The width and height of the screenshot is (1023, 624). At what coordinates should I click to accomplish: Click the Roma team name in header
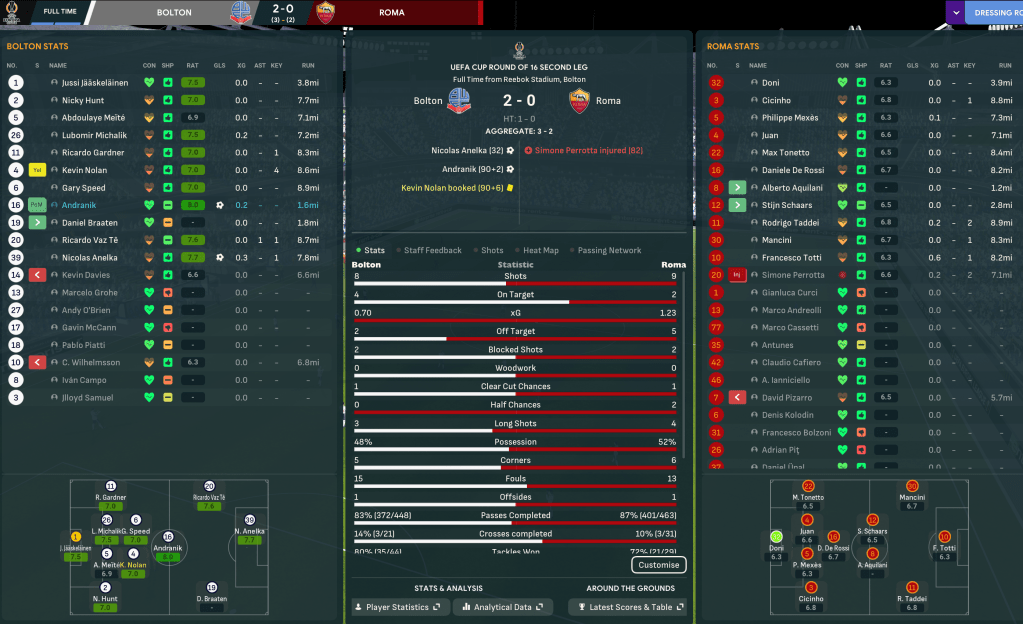[x=392, y=13]
